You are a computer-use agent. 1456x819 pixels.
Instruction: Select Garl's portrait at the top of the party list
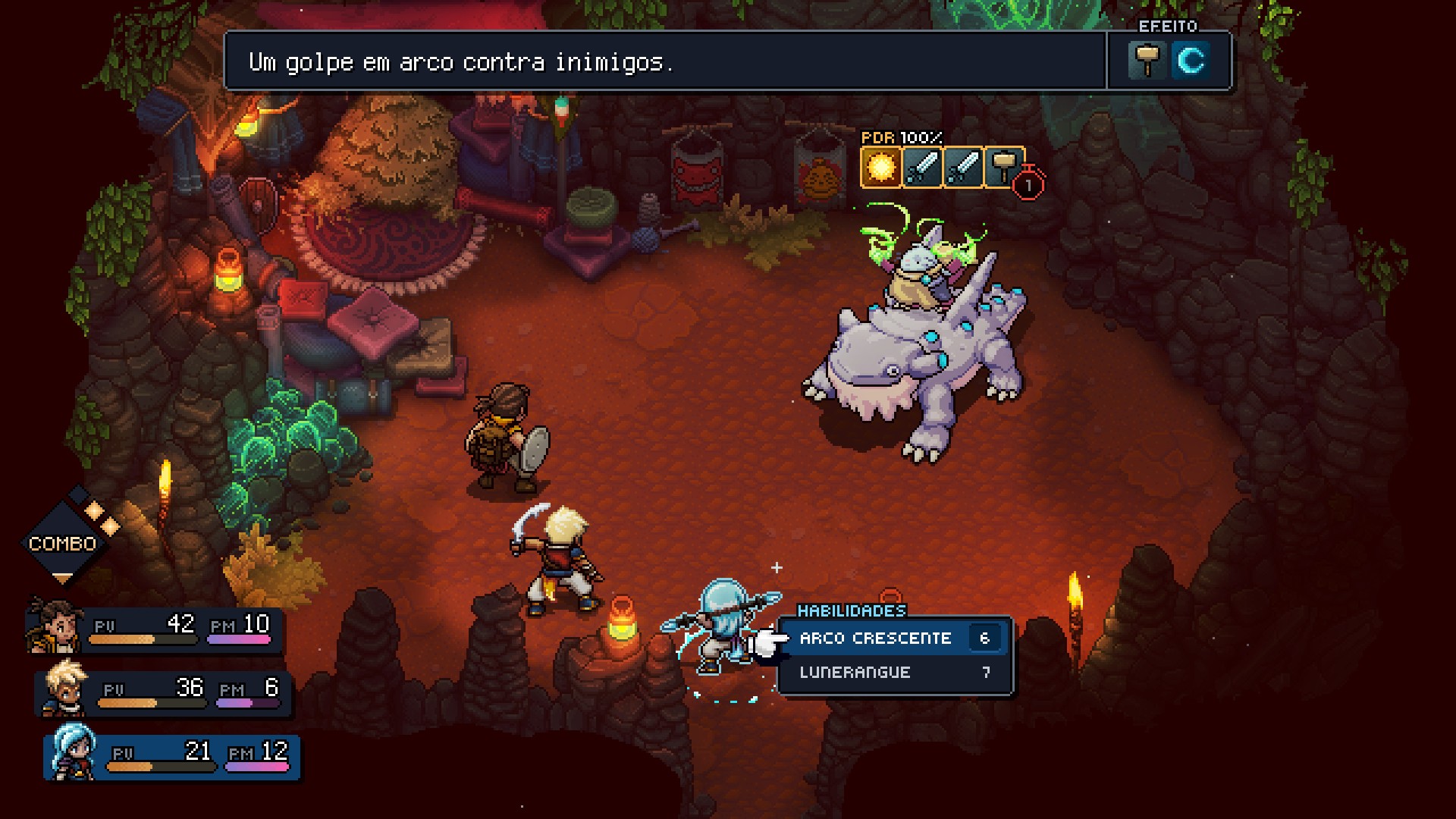click(x=53, y=623)
